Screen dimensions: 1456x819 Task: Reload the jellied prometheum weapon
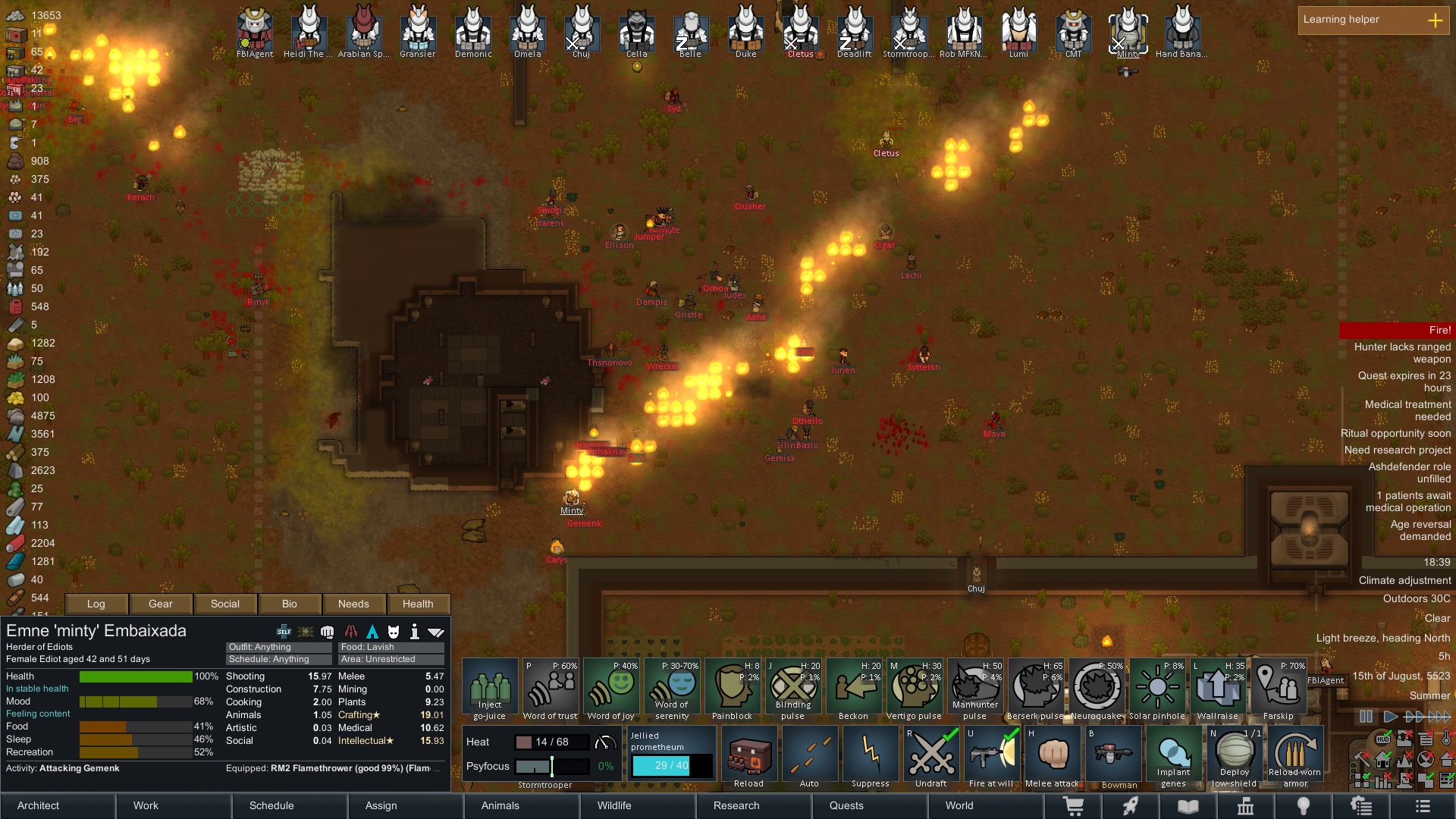(748, 757)
